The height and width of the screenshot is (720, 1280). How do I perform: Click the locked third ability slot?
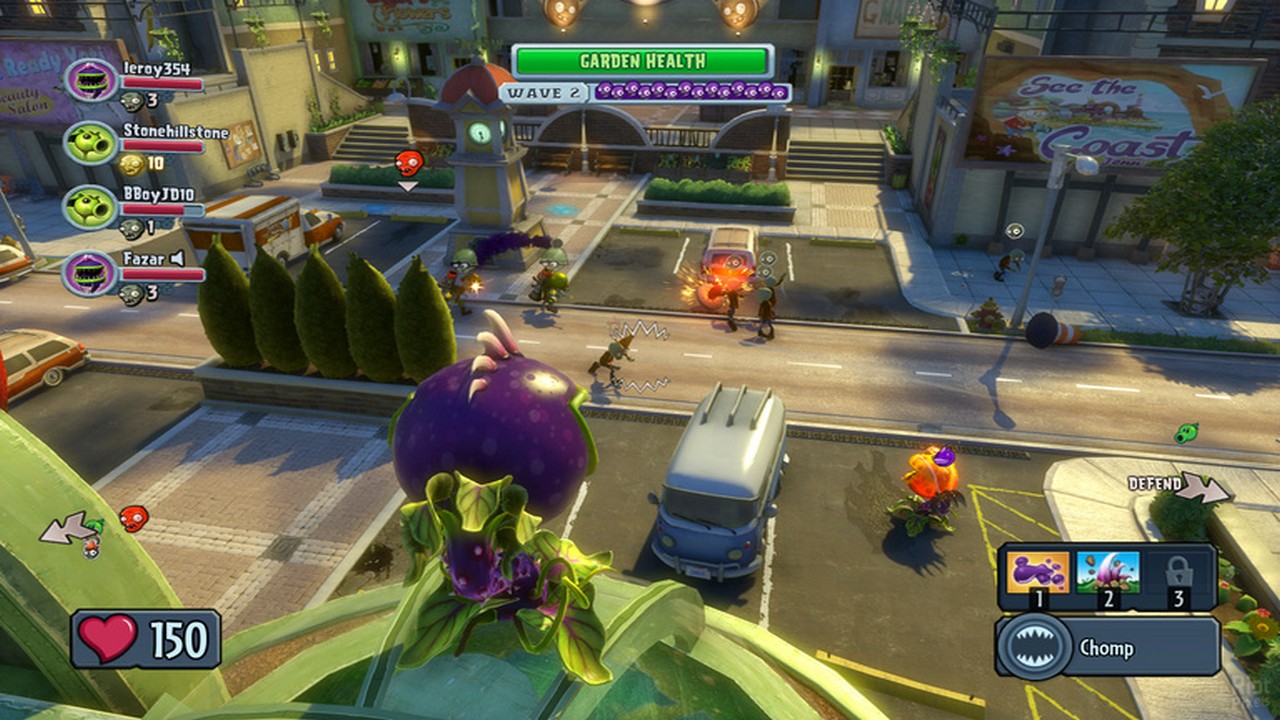[x=1179, y=572]
